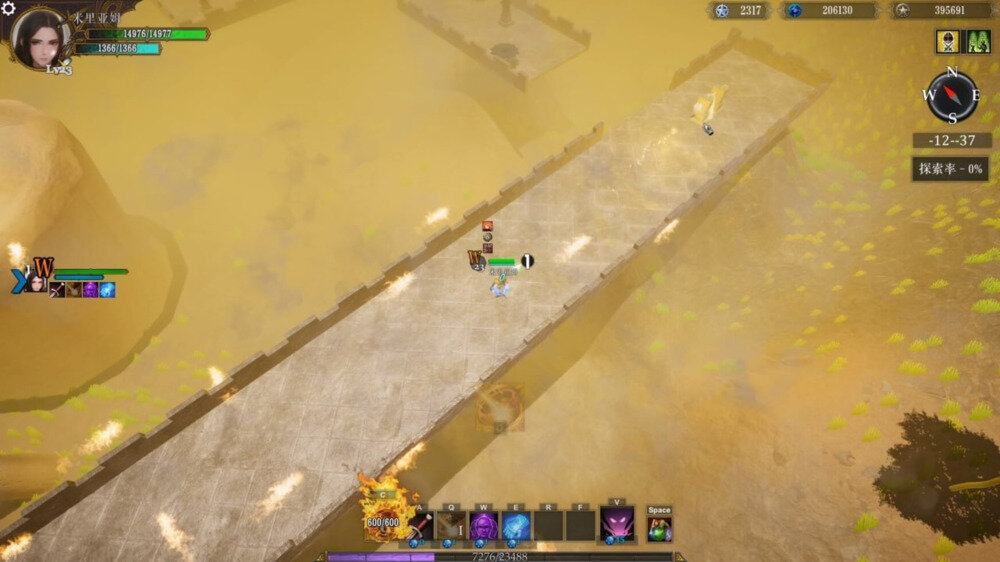
Task: Use the green potion item slot
Action: point(659,527)
